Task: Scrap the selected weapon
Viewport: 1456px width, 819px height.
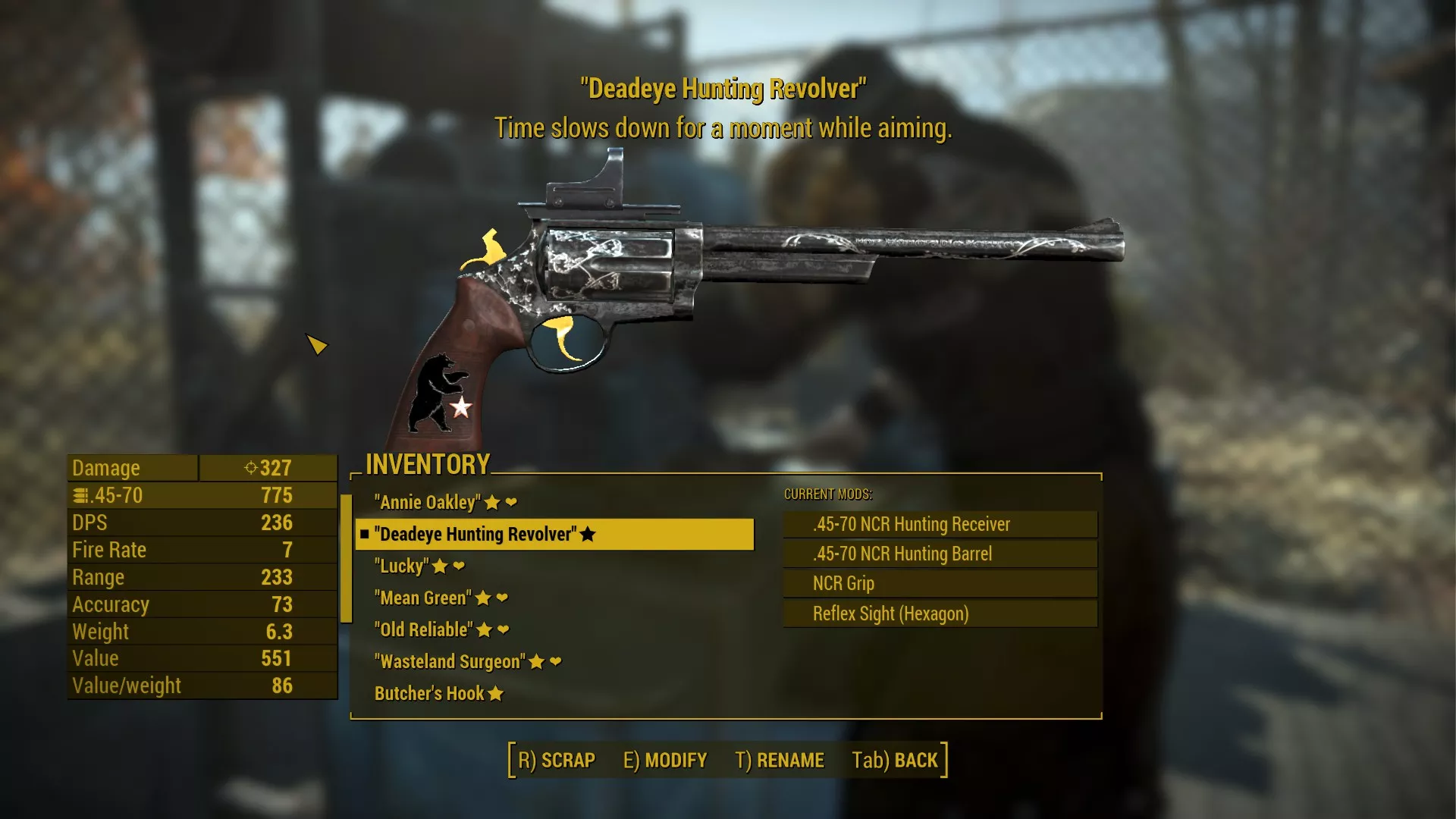Action: click(x=557, y=760)
